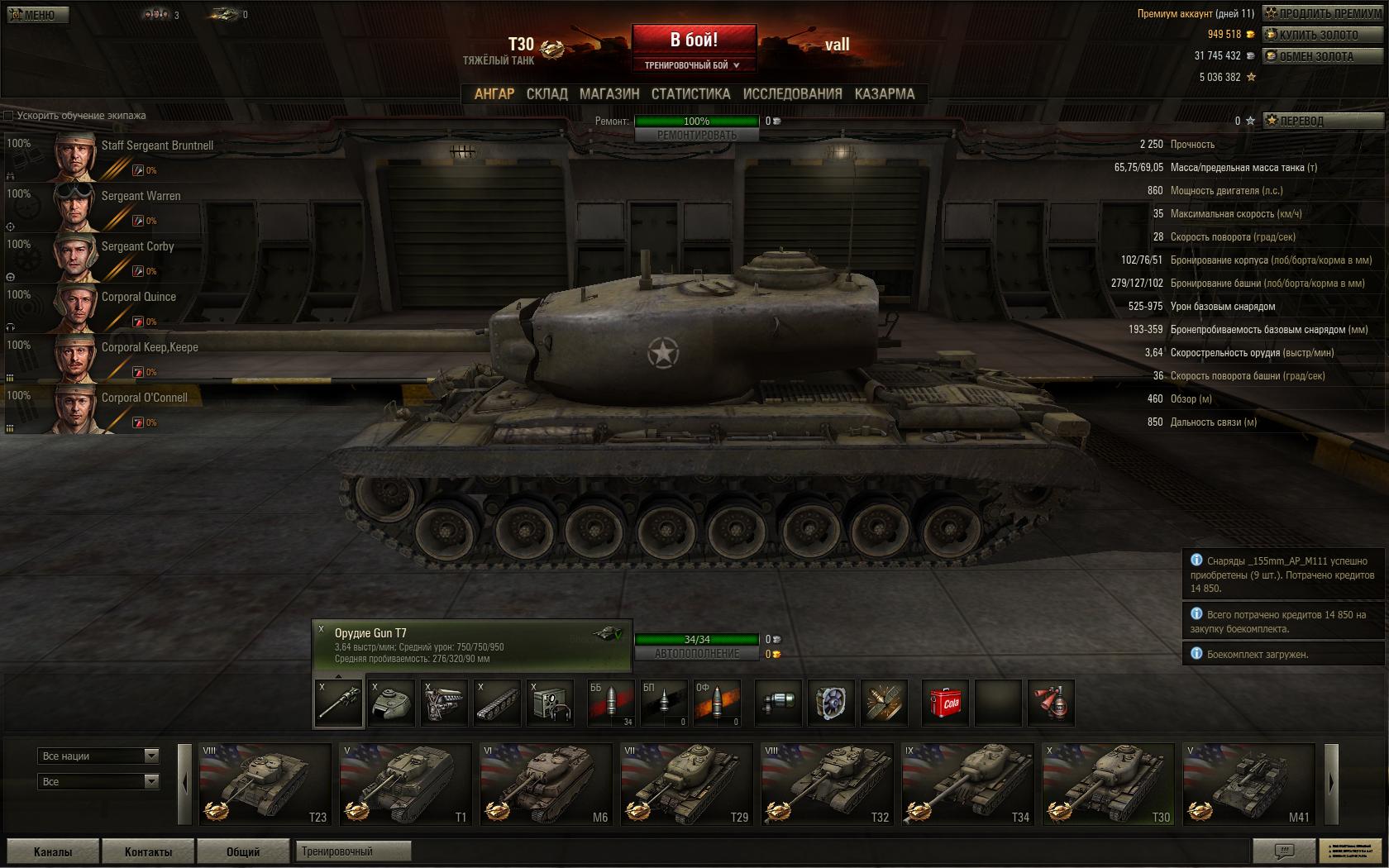Click the repair progress bar

pos(697,121)
